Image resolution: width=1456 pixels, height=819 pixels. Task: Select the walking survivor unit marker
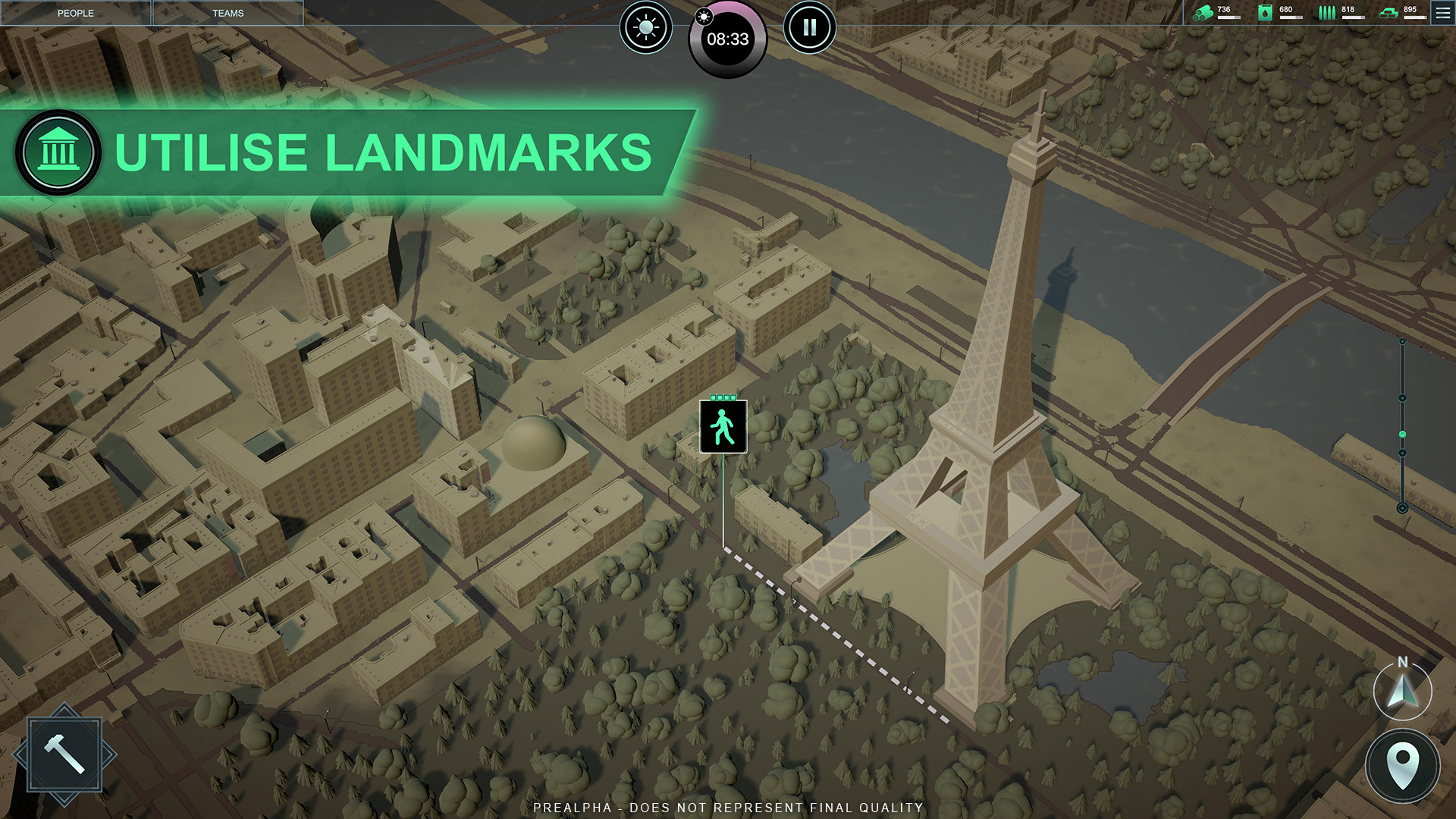[x=723, y=427]
